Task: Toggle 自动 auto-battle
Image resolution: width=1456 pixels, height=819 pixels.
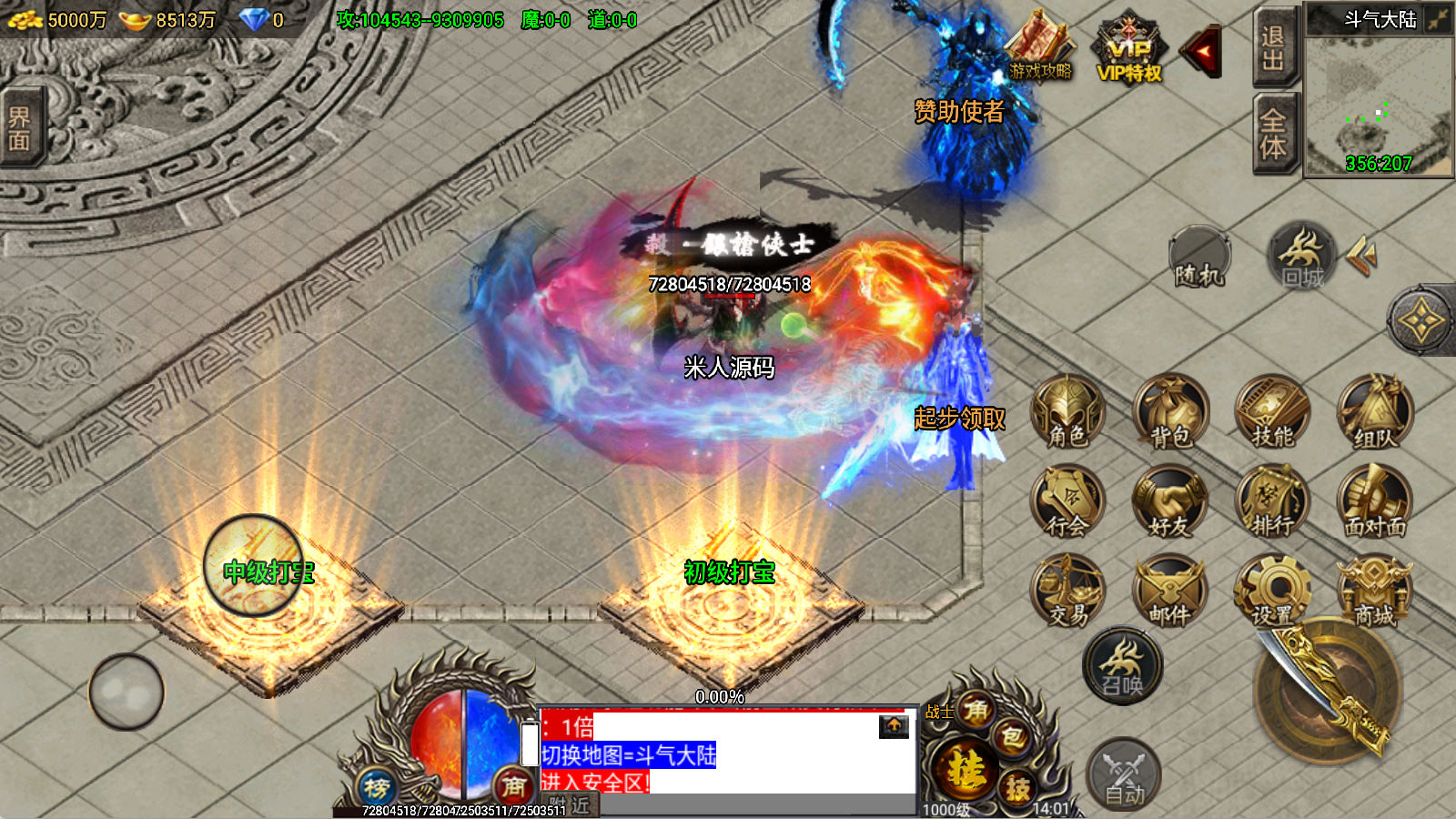Action: pos(1124,775)
